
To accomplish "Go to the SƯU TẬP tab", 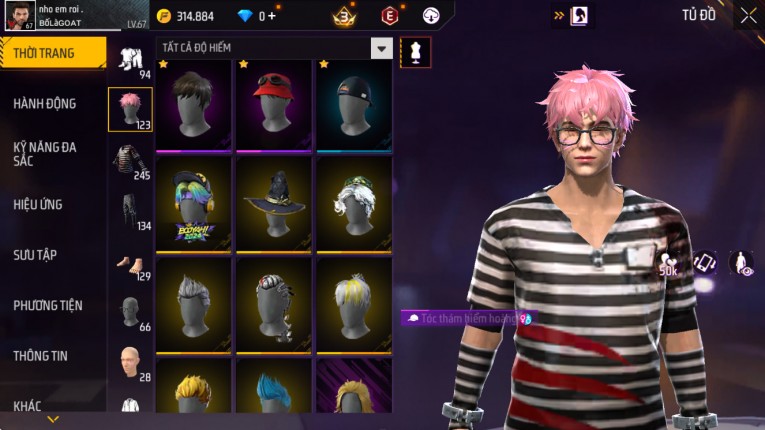I will pyautogui.click(x=35, y=255).
